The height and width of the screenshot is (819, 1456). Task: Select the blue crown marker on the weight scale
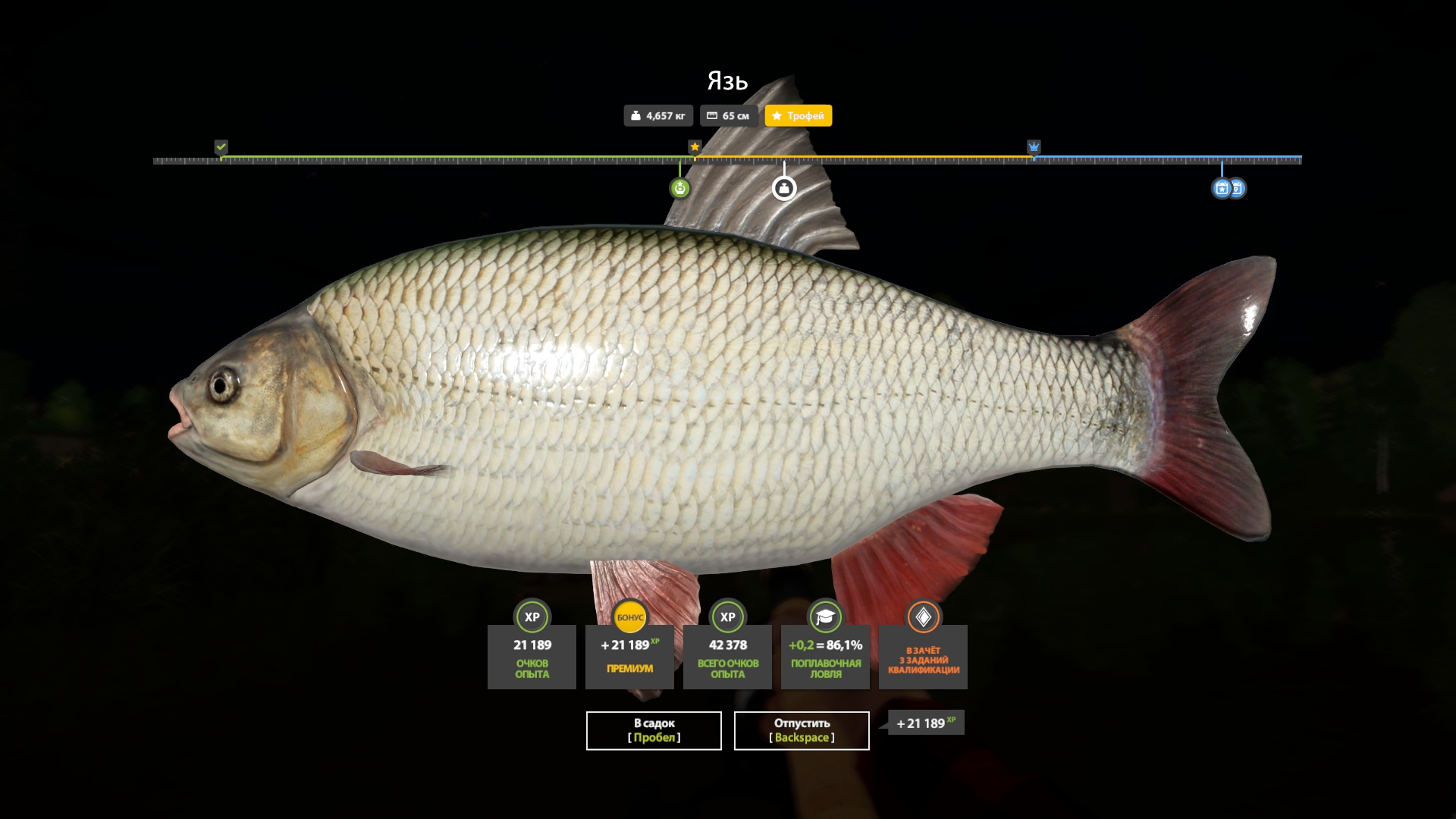pos(1034,146)
